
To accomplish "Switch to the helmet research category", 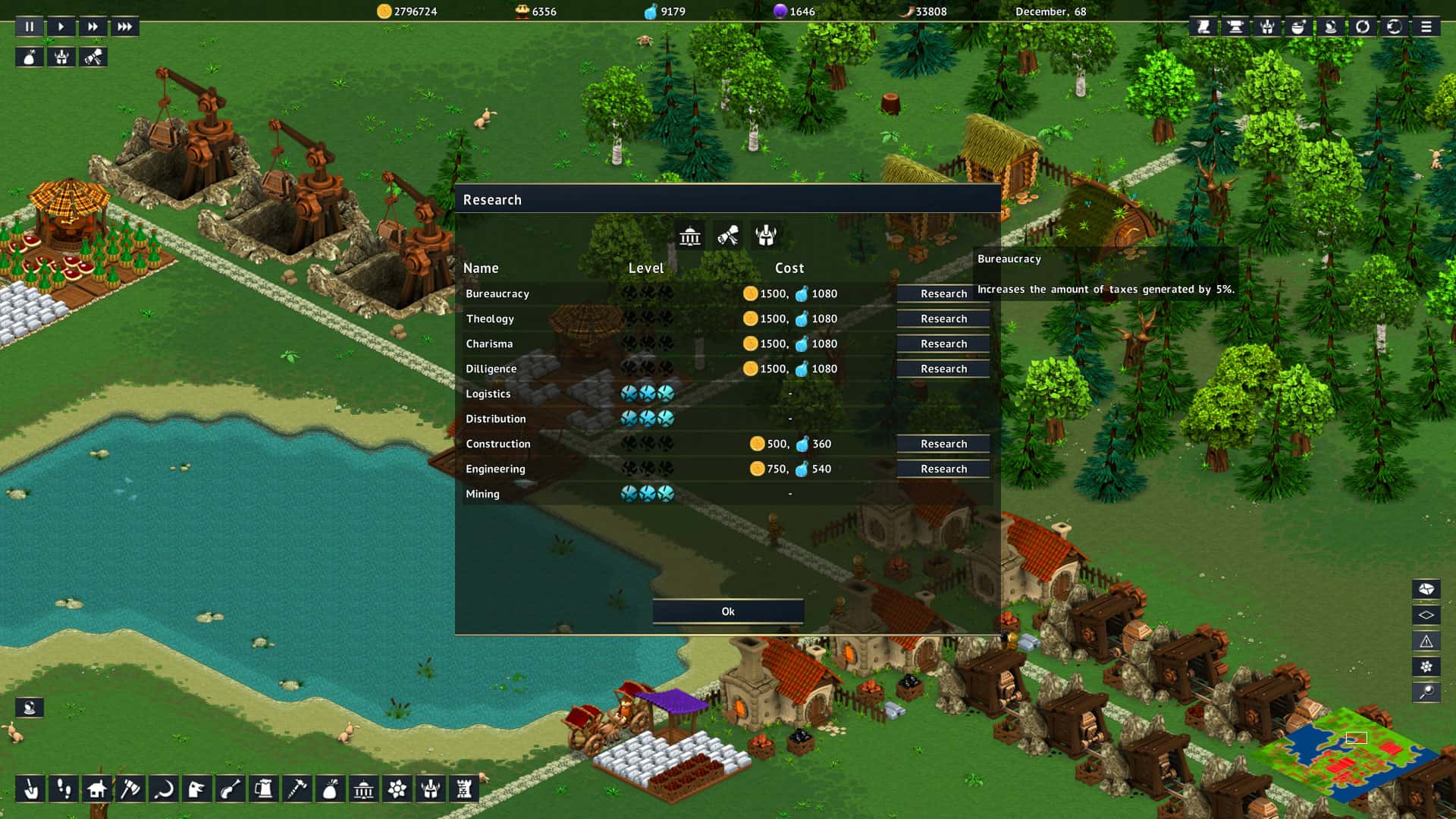I will pos(766,237).
